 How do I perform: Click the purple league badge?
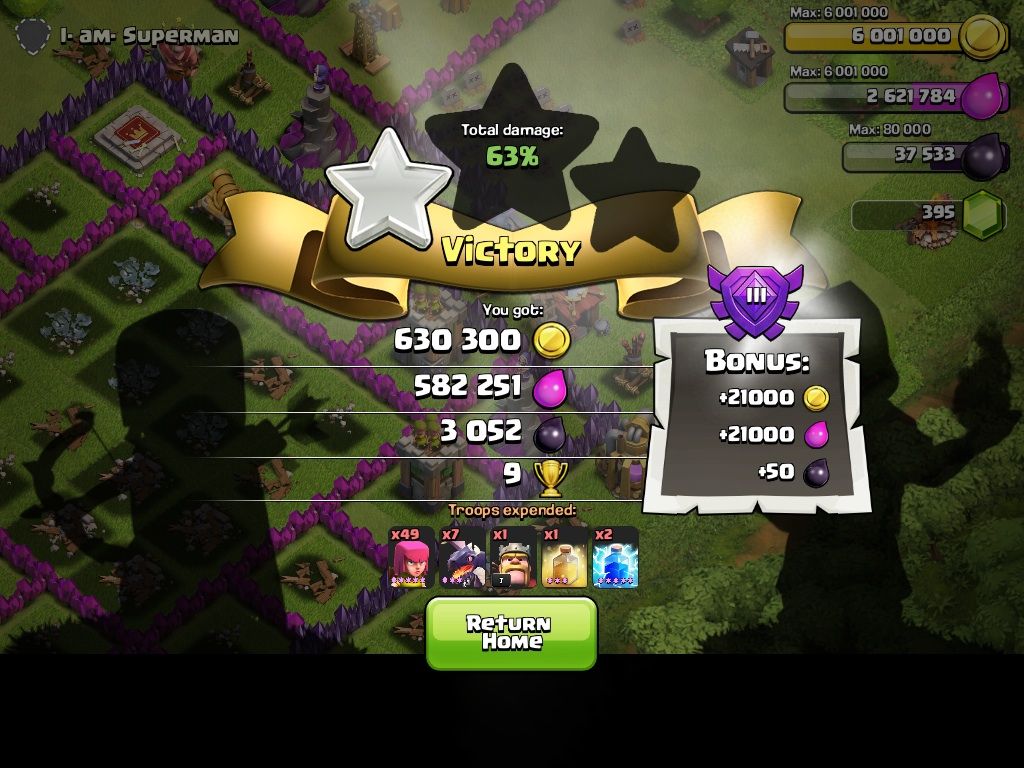click(x=756, y=299)
